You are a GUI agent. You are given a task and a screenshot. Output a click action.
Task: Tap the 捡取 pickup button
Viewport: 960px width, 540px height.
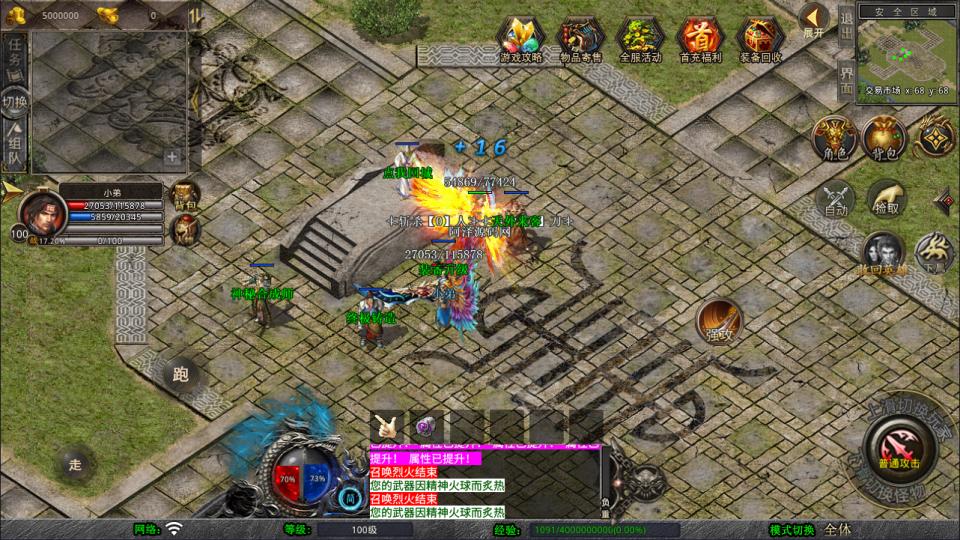tap(885, 200)
